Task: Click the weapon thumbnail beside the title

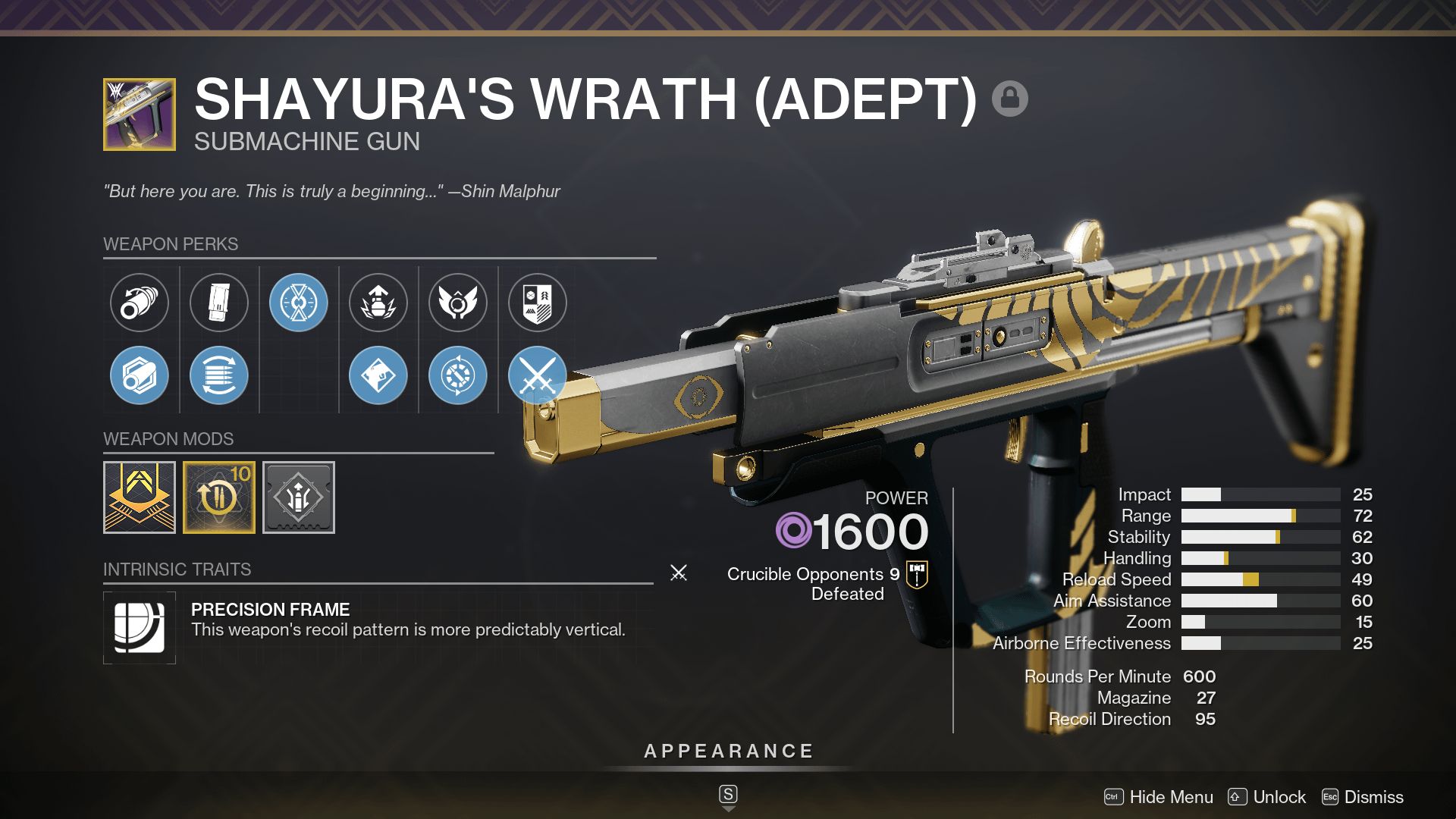Action: 139,114
